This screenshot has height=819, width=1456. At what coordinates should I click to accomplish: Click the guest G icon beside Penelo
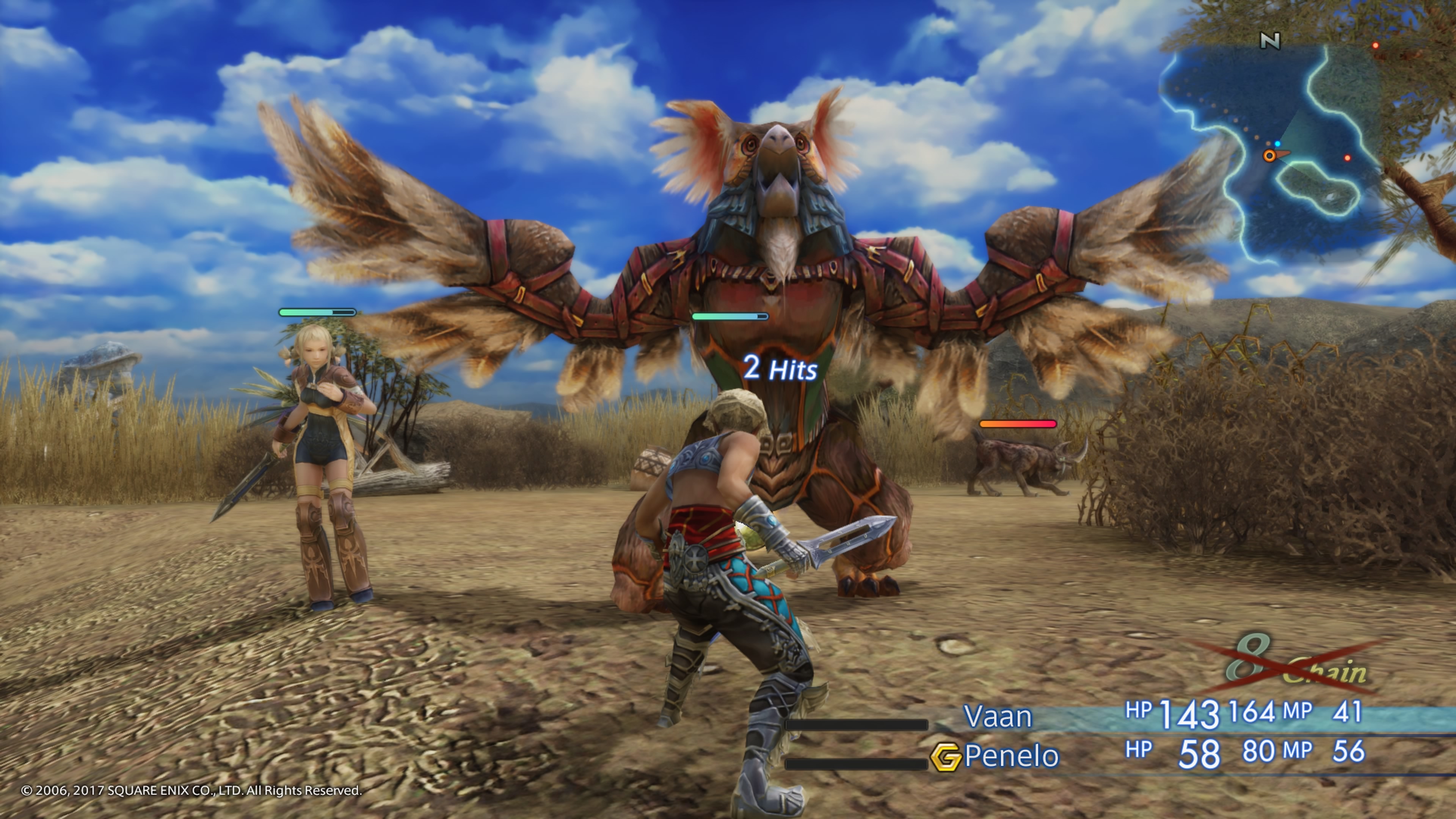click(945, 757)
